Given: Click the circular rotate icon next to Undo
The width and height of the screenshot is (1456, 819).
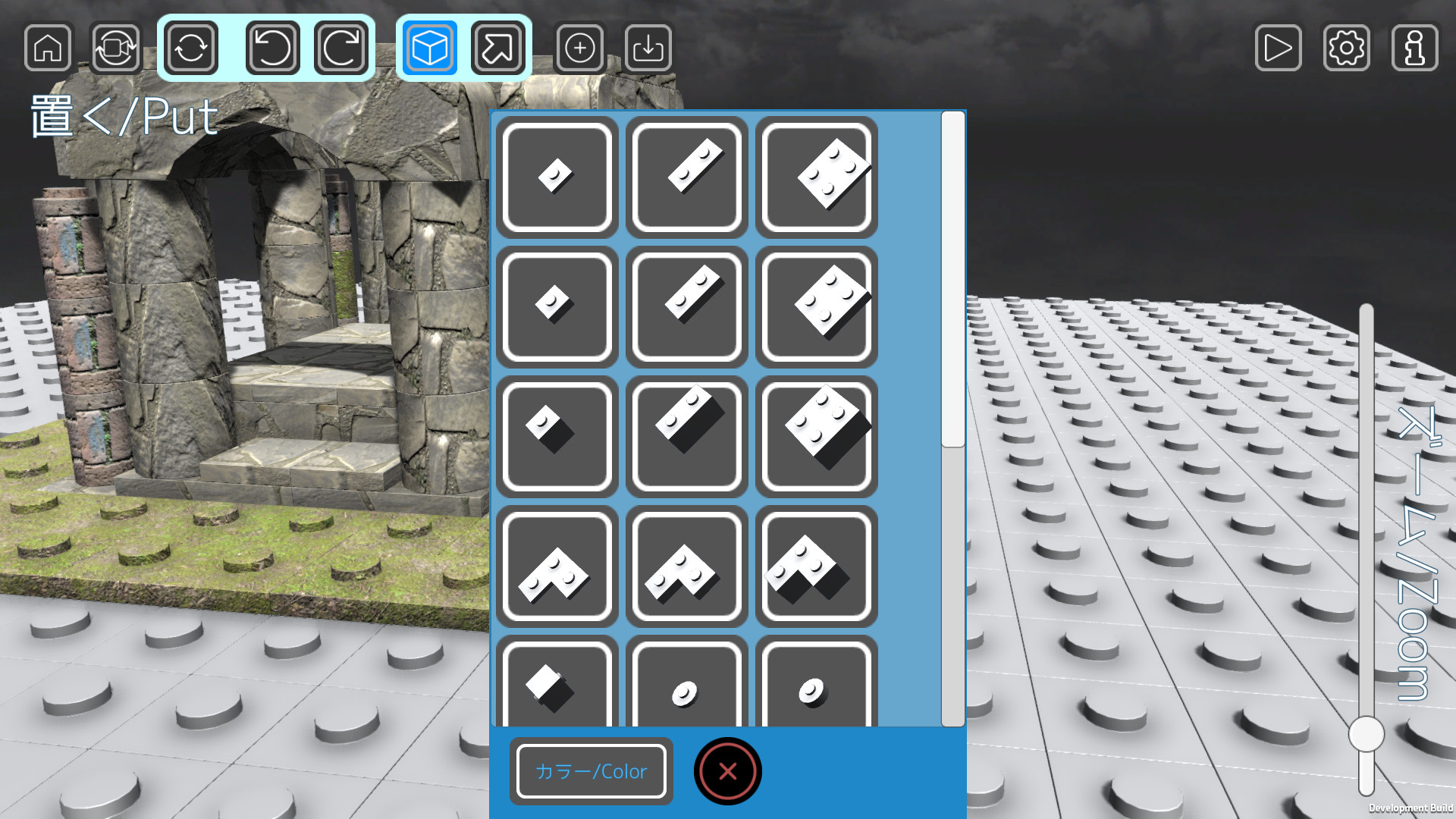Looking at the screenshot, I should tap(190, 48).
